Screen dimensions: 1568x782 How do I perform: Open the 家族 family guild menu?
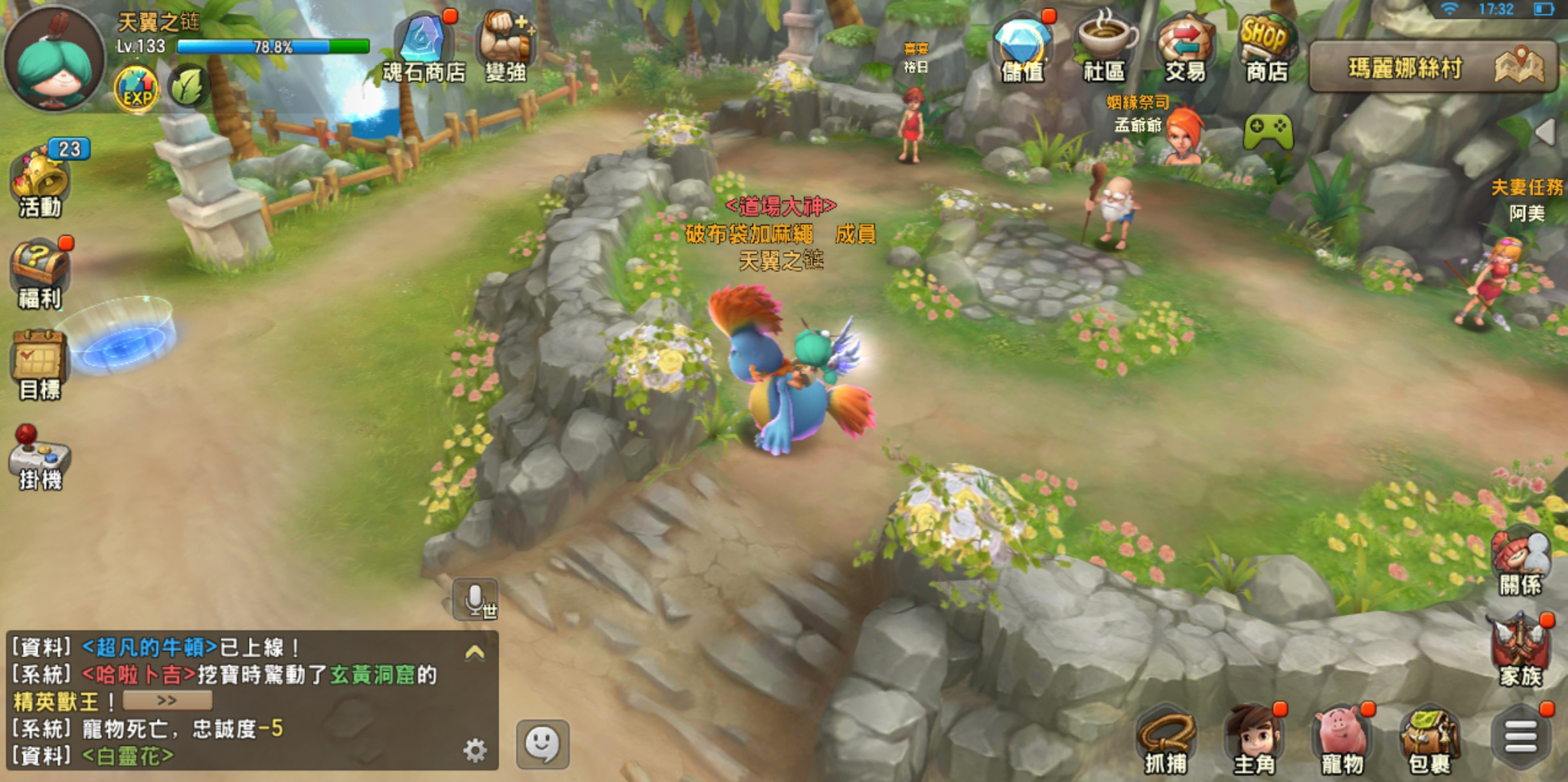[x=1521, y=649]
